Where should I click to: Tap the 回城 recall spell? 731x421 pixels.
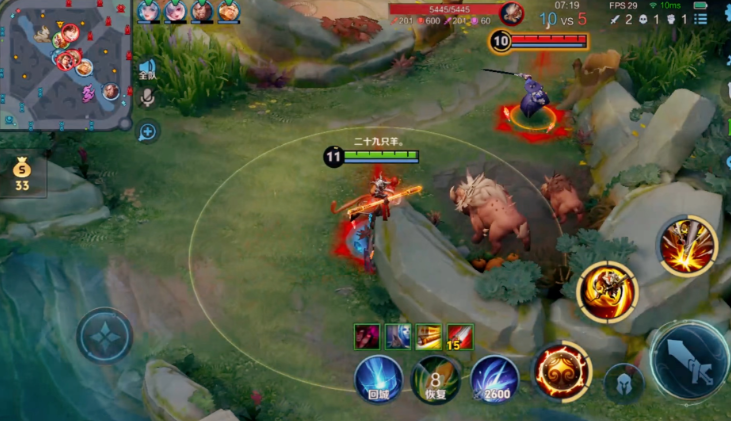(x=378, y=380)
